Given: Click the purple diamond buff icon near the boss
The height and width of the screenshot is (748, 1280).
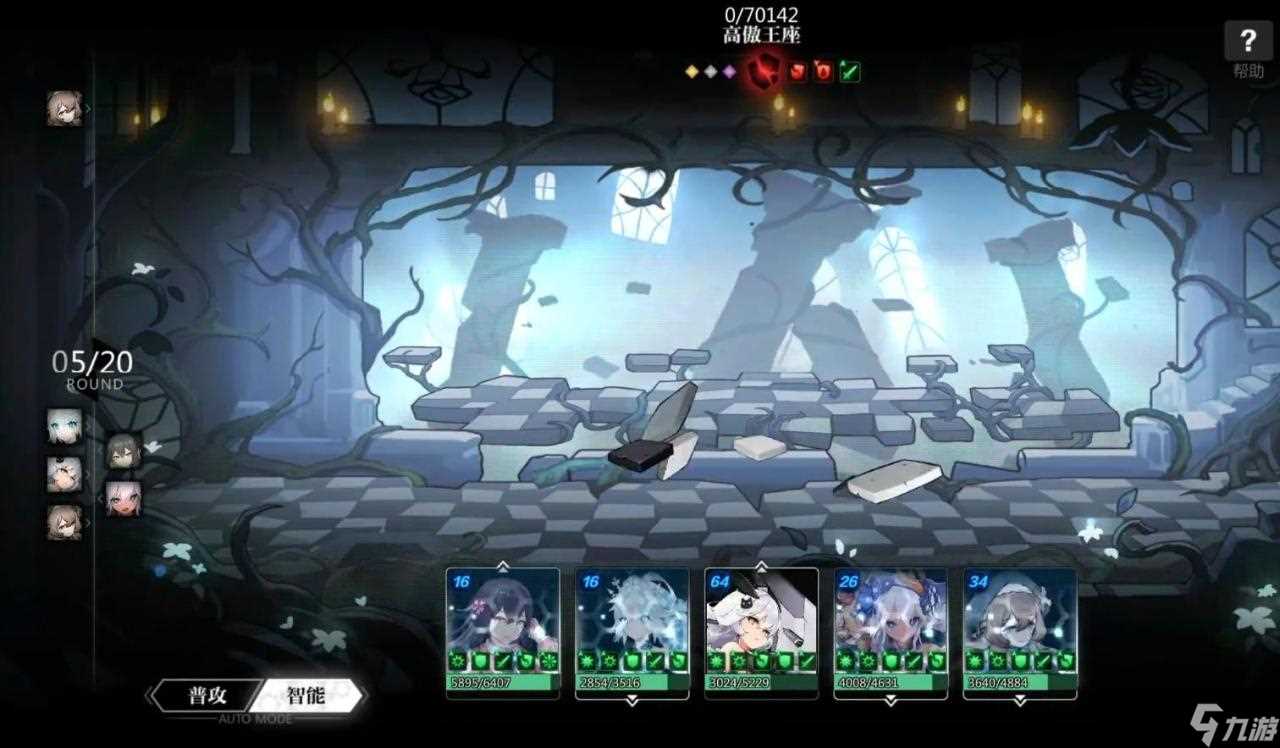Looking at the screenshot, I should 728,71.
